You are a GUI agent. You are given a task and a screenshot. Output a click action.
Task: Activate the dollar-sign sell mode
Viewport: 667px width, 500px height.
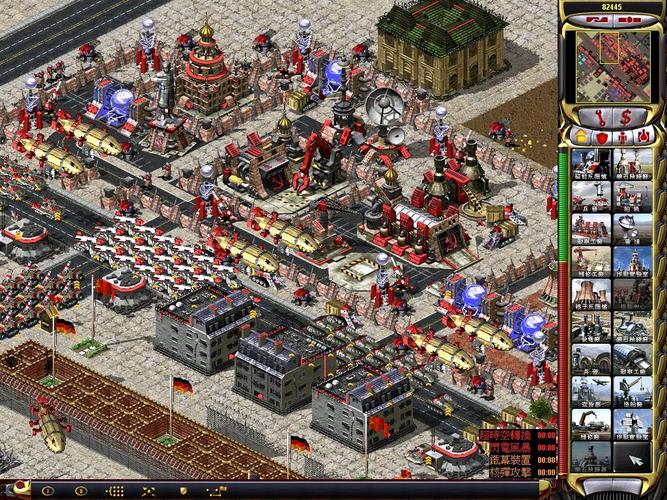626,117
